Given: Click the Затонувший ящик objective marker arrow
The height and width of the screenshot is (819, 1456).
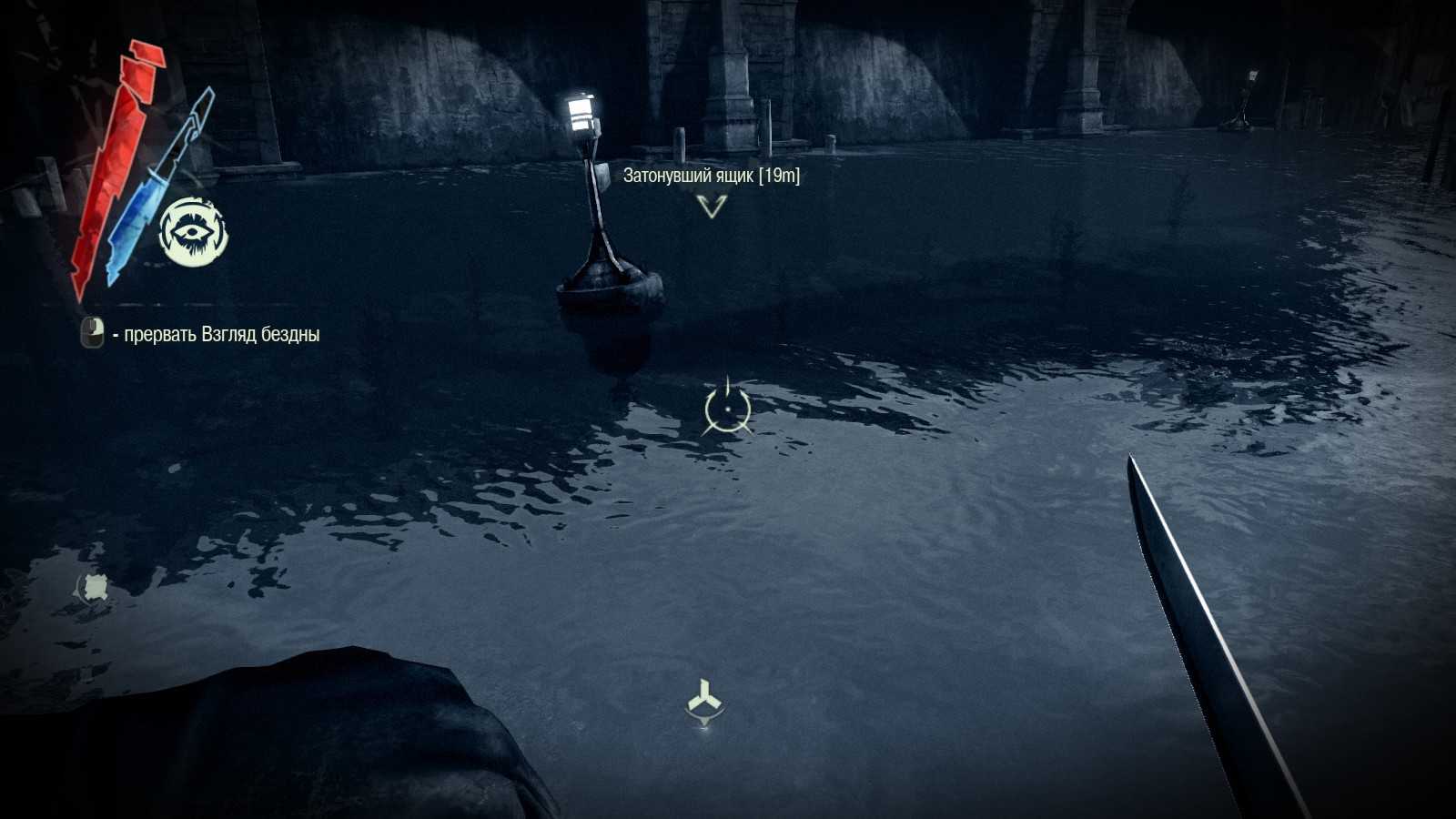Looking at the screenshot, I should pyautogui.click(x=712, y=207).
